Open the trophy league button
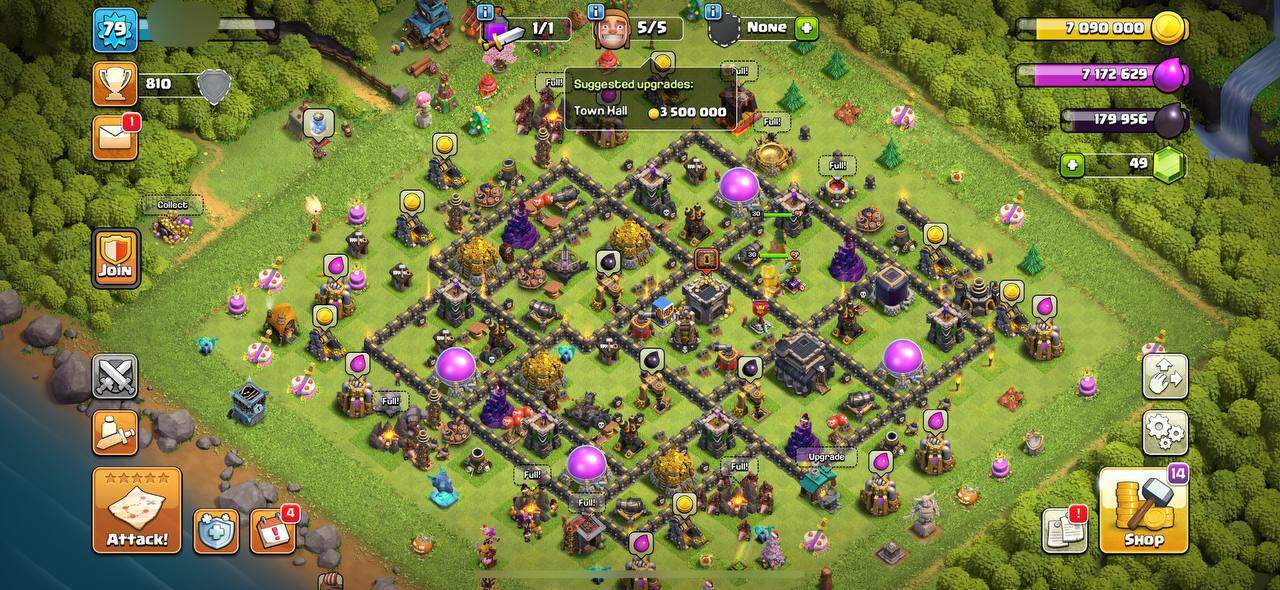 click(115, 84)
